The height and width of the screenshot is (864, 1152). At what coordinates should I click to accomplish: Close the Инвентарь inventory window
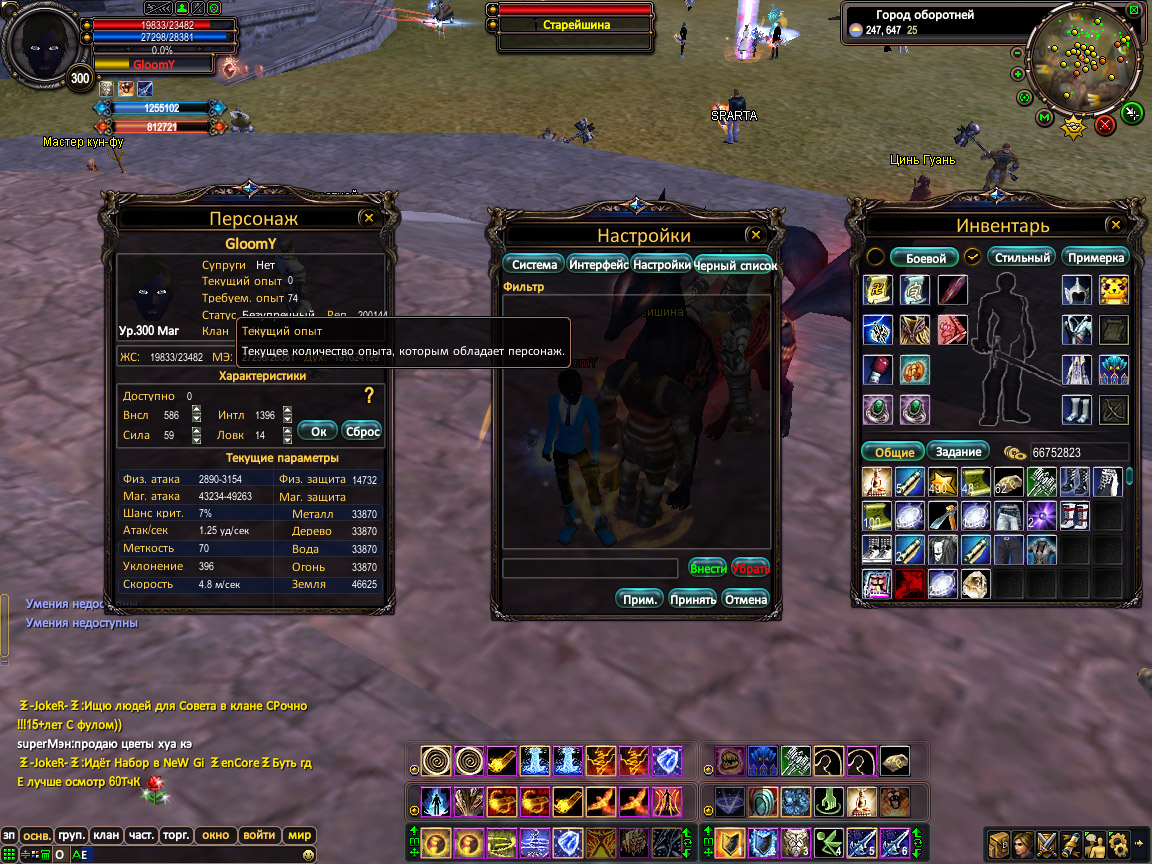point(1115,225)
